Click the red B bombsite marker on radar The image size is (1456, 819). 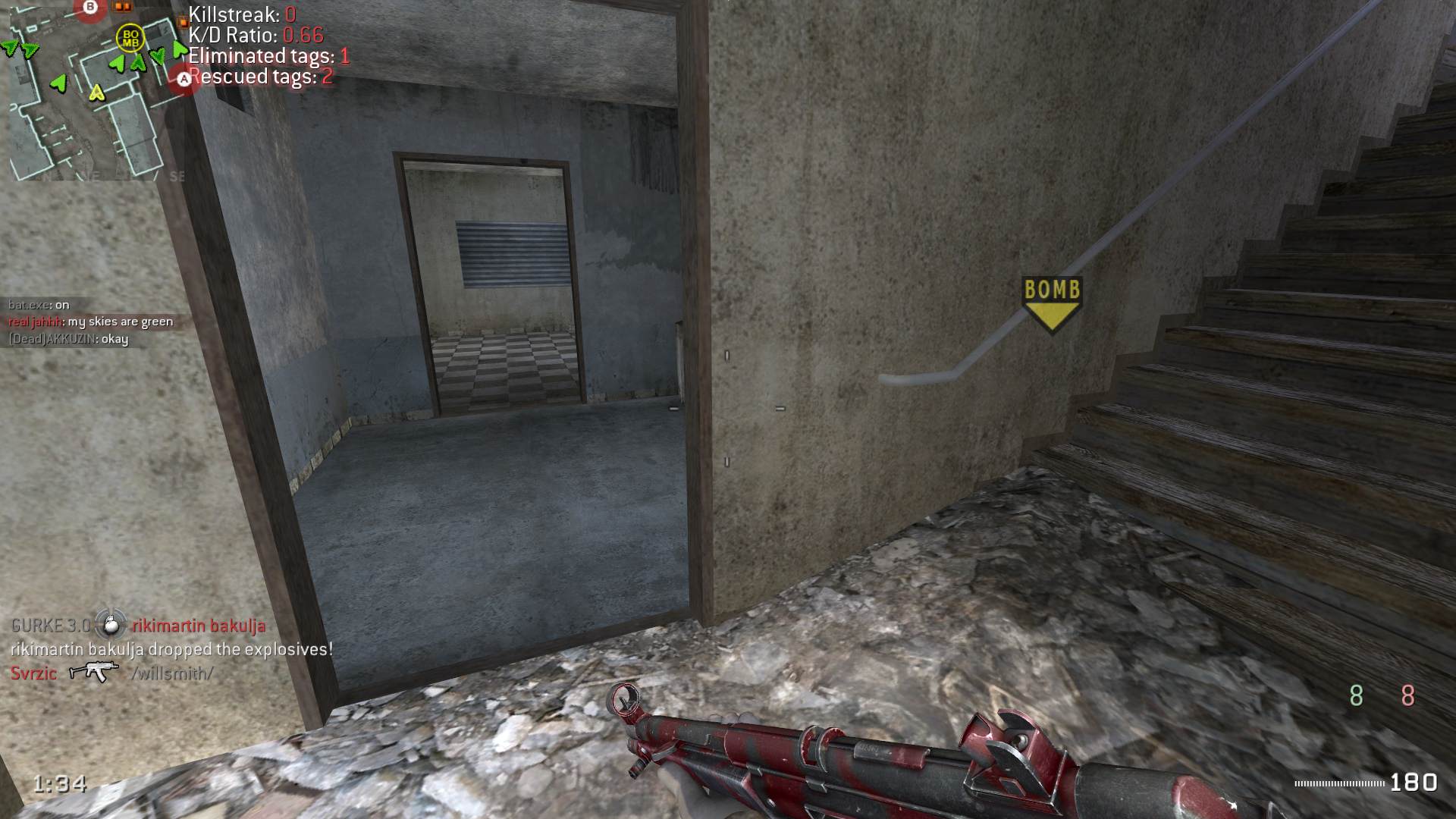(x=91, y=8)
